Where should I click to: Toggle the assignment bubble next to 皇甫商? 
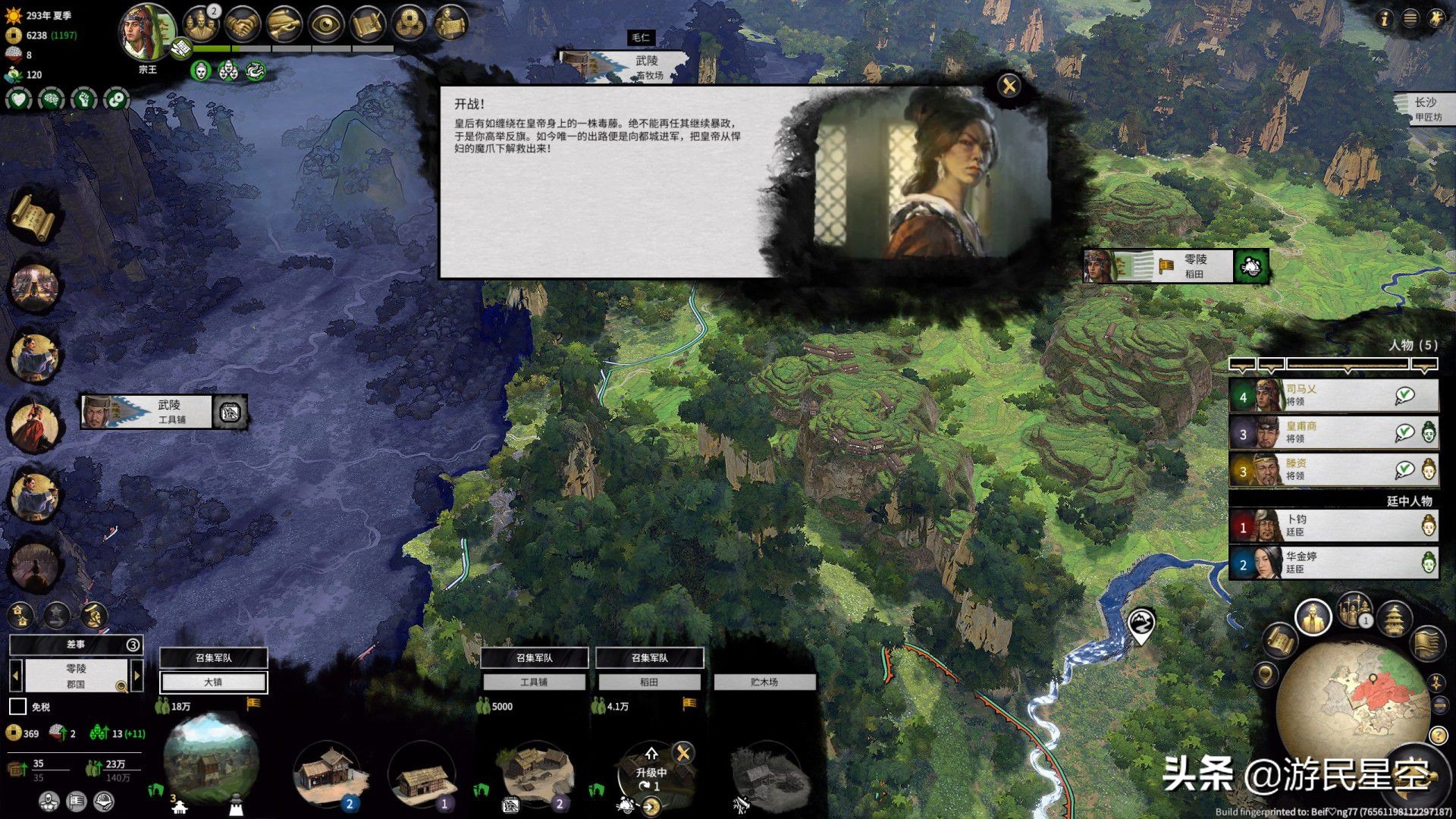tap(1405, 434)
